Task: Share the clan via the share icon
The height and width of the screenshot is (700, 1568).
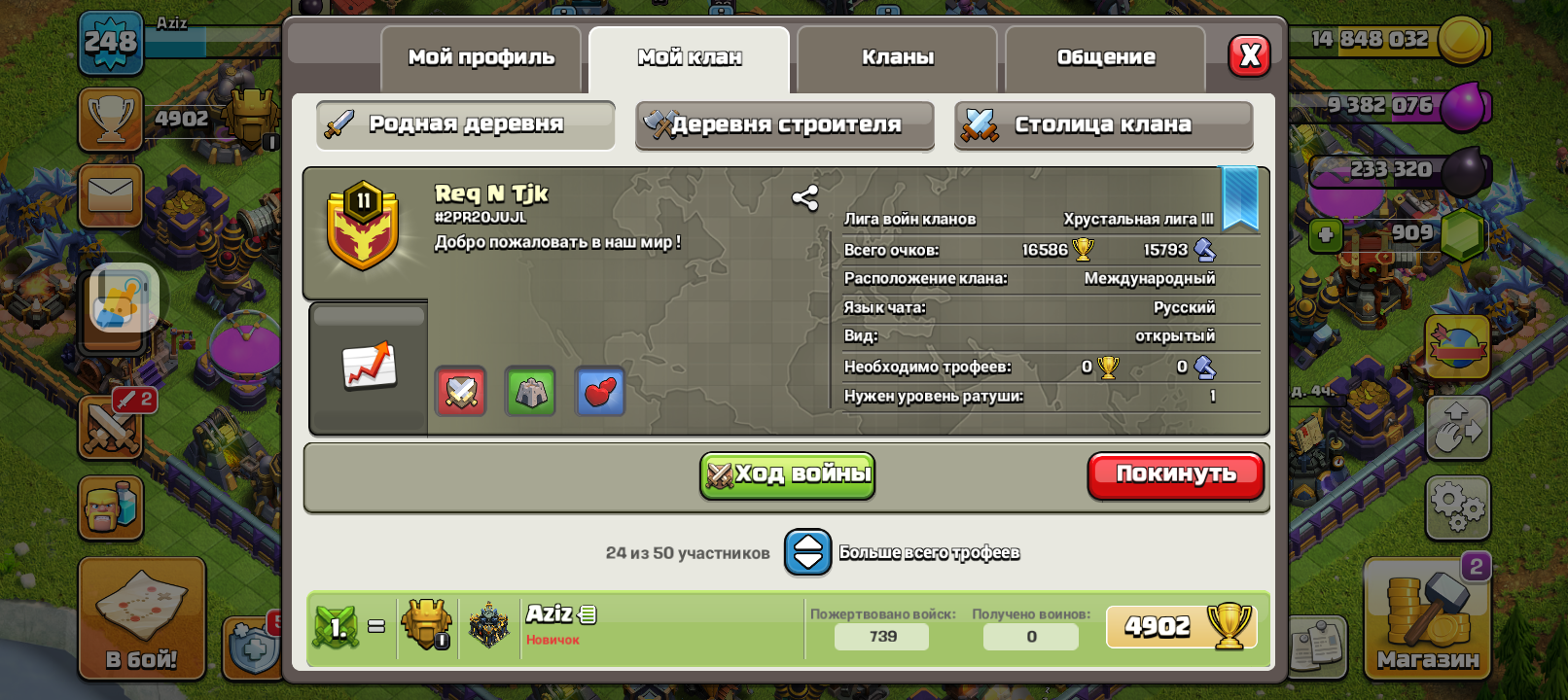Action: [x=806, y=199]
